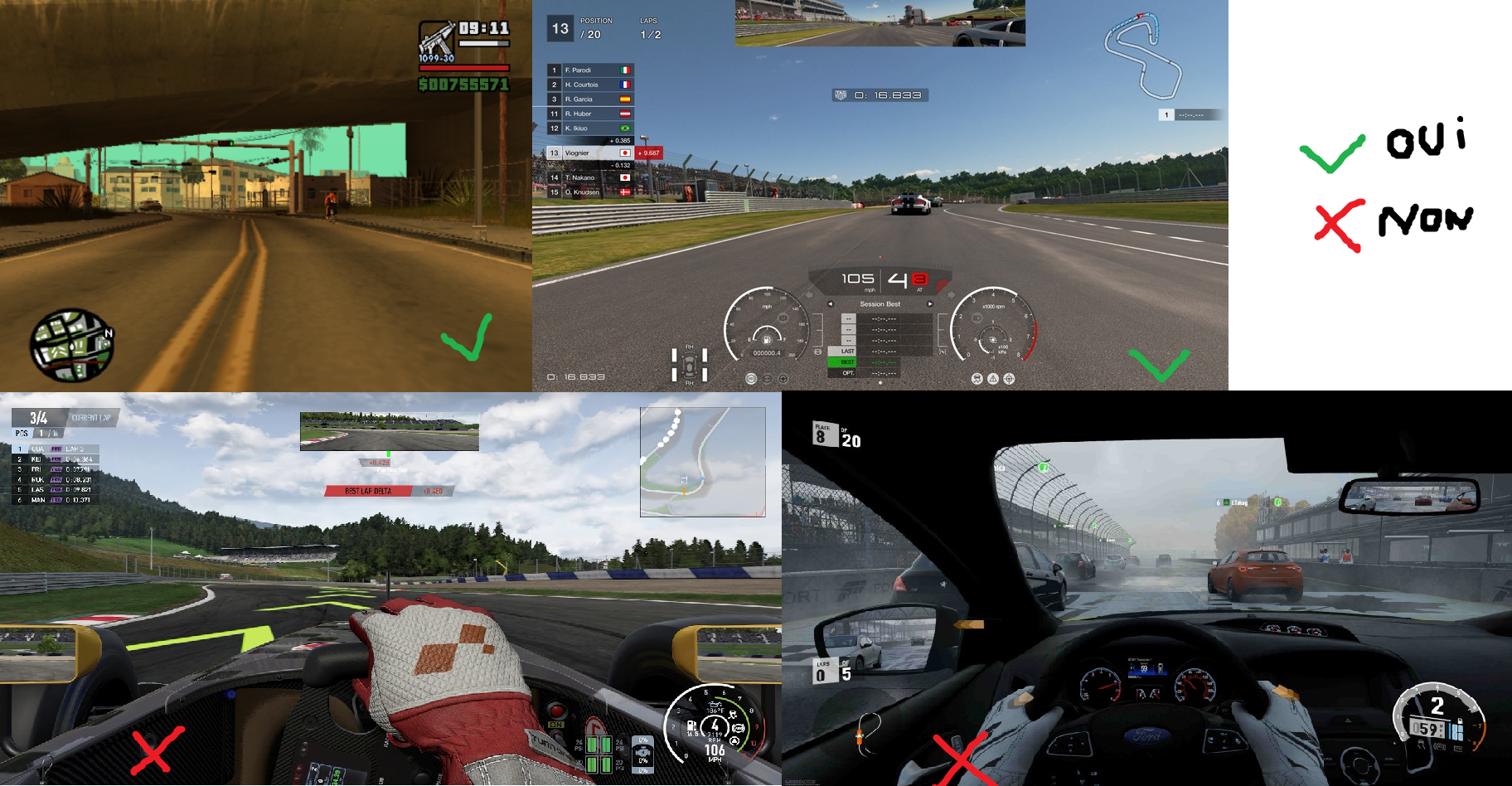Choose O. Knudsen in the standings
This screenshot has width=1512, height=786.
pos(590,192)
